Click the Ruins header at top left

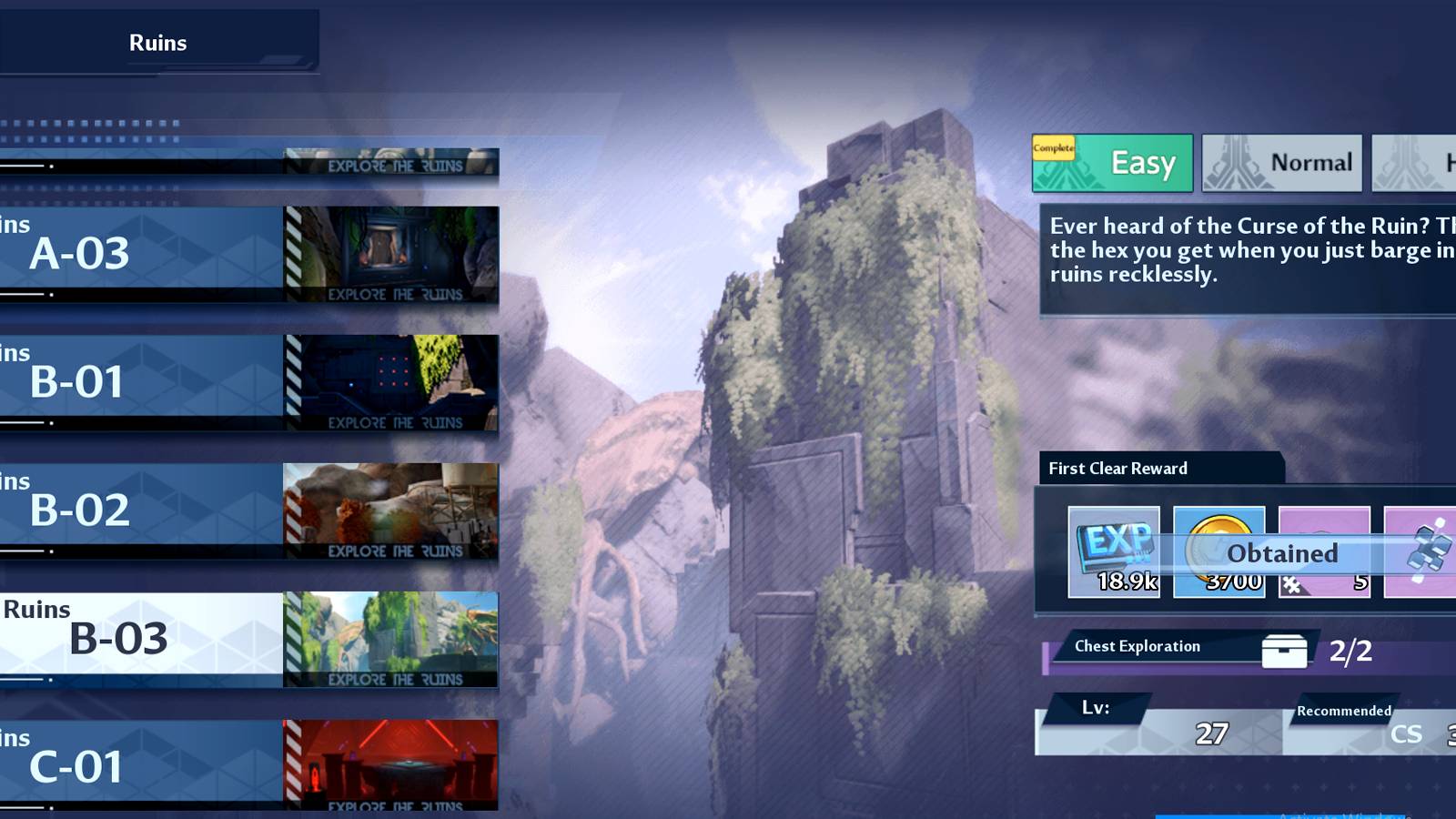click(x=158, y=42)
